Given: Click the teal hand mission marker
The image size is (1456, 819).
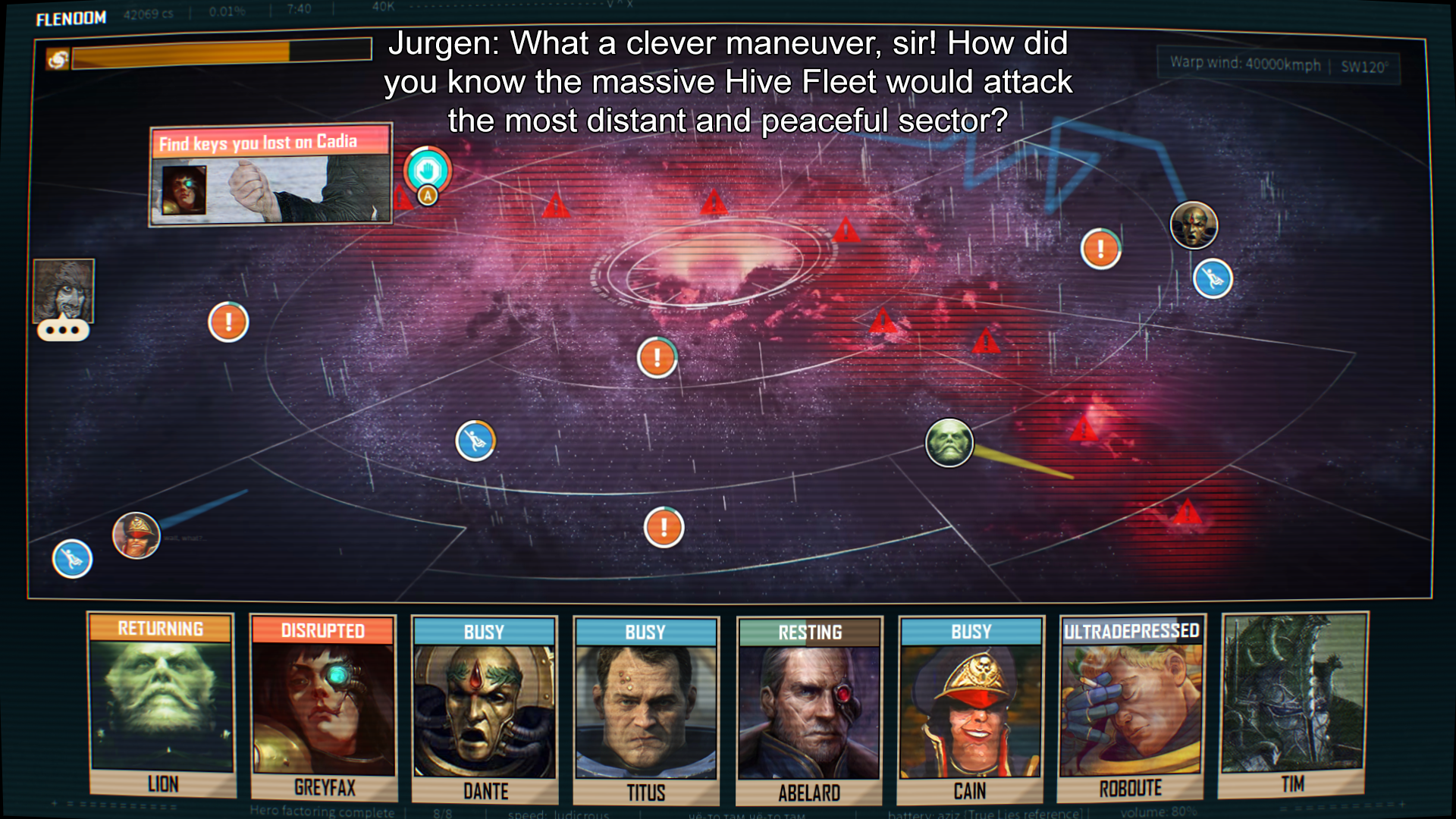Looking at the screenshot, I should [427, 169].
